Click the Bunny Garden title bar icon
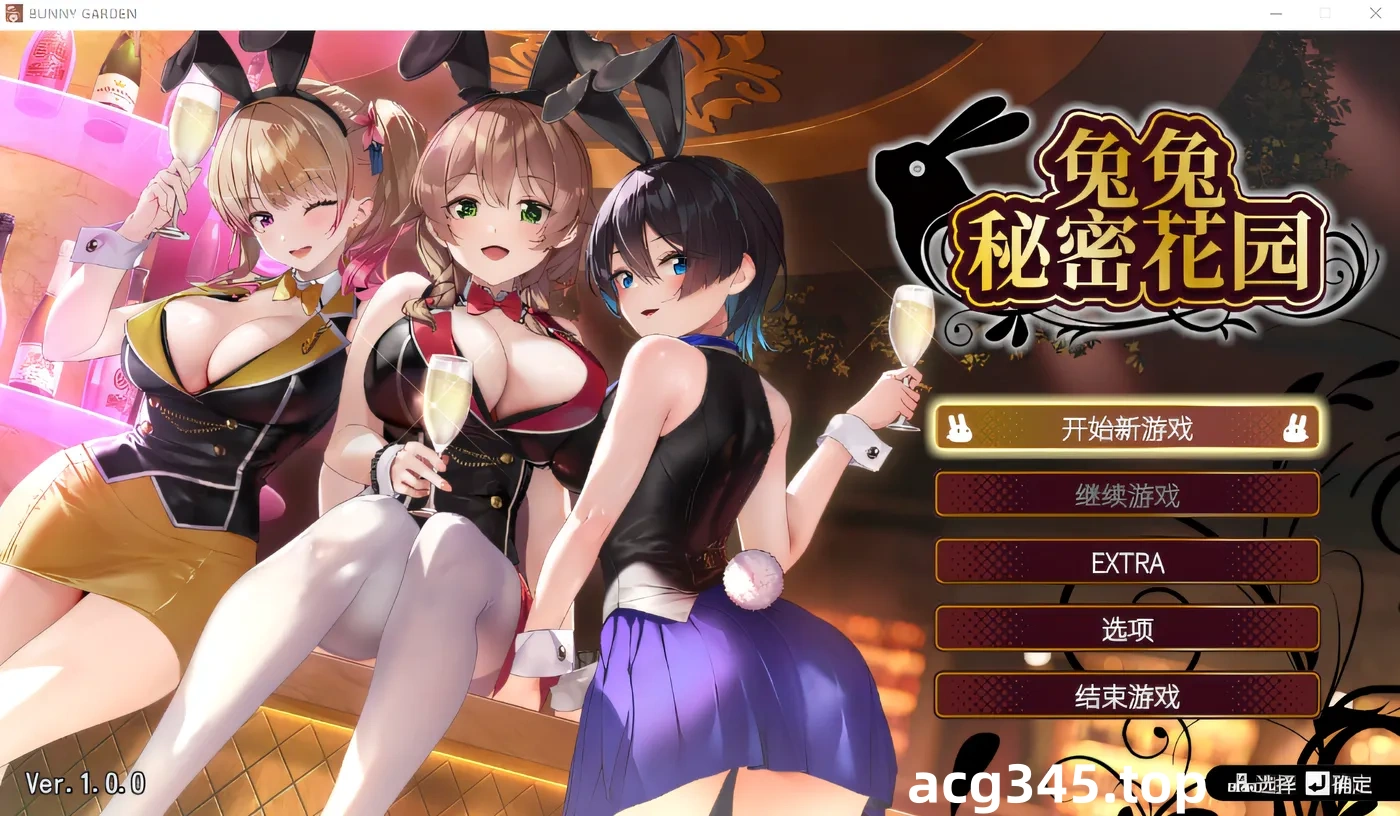This screenshot has width=1400, height=816. pos(14,13)
